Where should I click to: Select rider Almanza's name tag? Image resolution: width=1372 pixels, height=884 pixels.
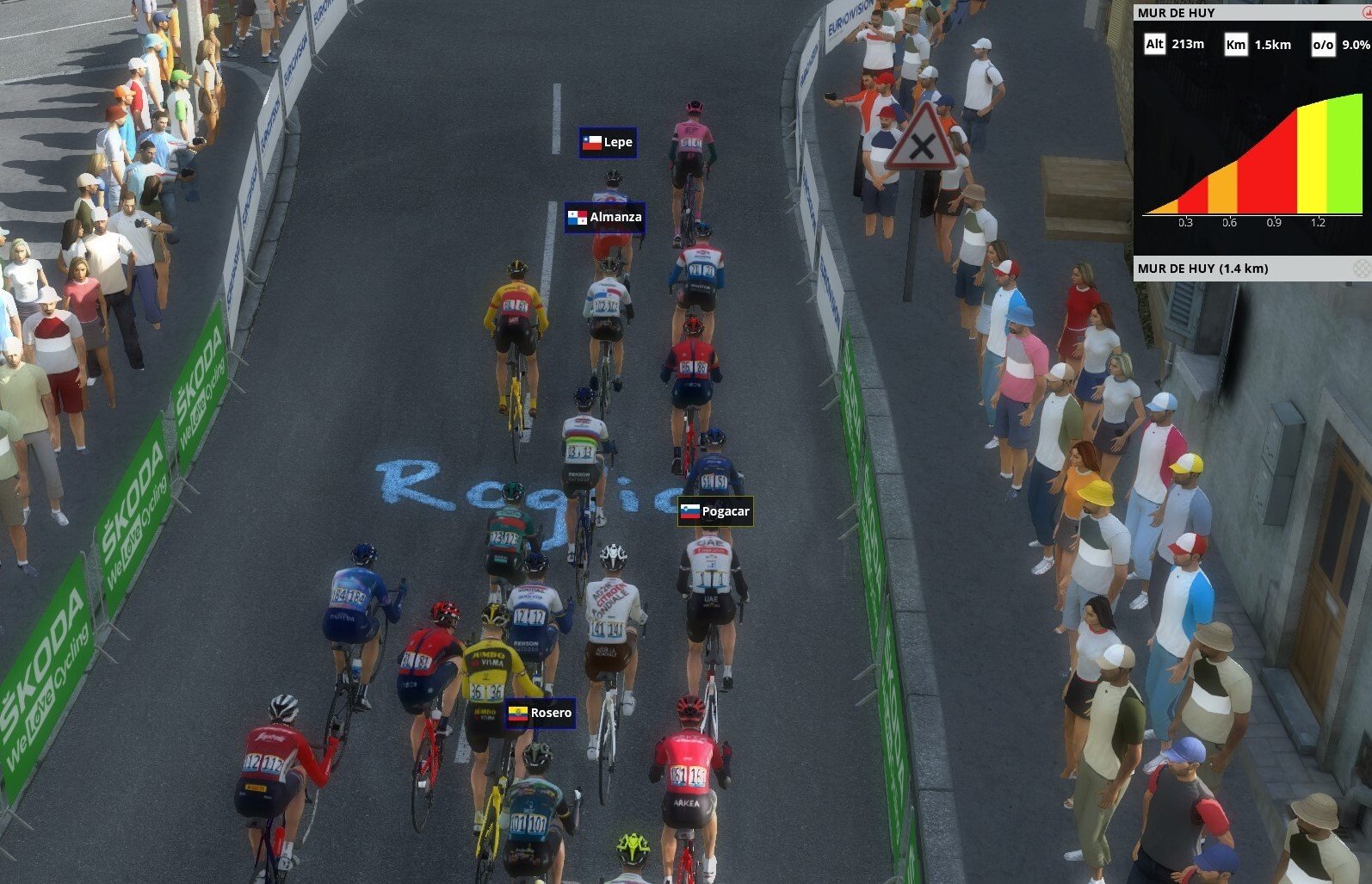[605, 218]
